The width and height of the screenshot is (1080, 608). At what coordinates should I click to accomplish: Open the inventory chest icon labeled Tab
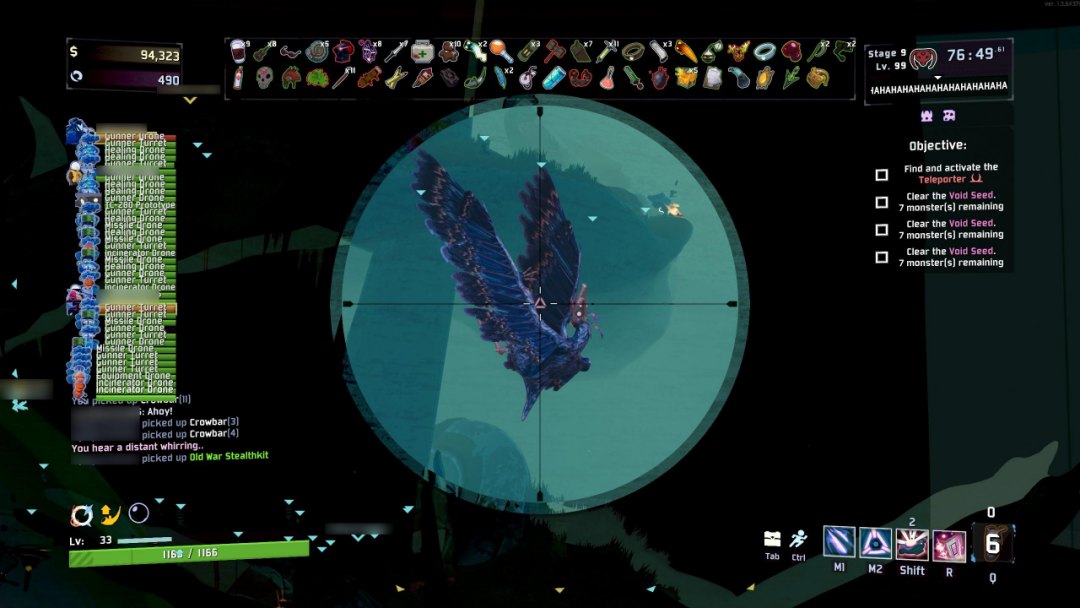click(772, 539)
